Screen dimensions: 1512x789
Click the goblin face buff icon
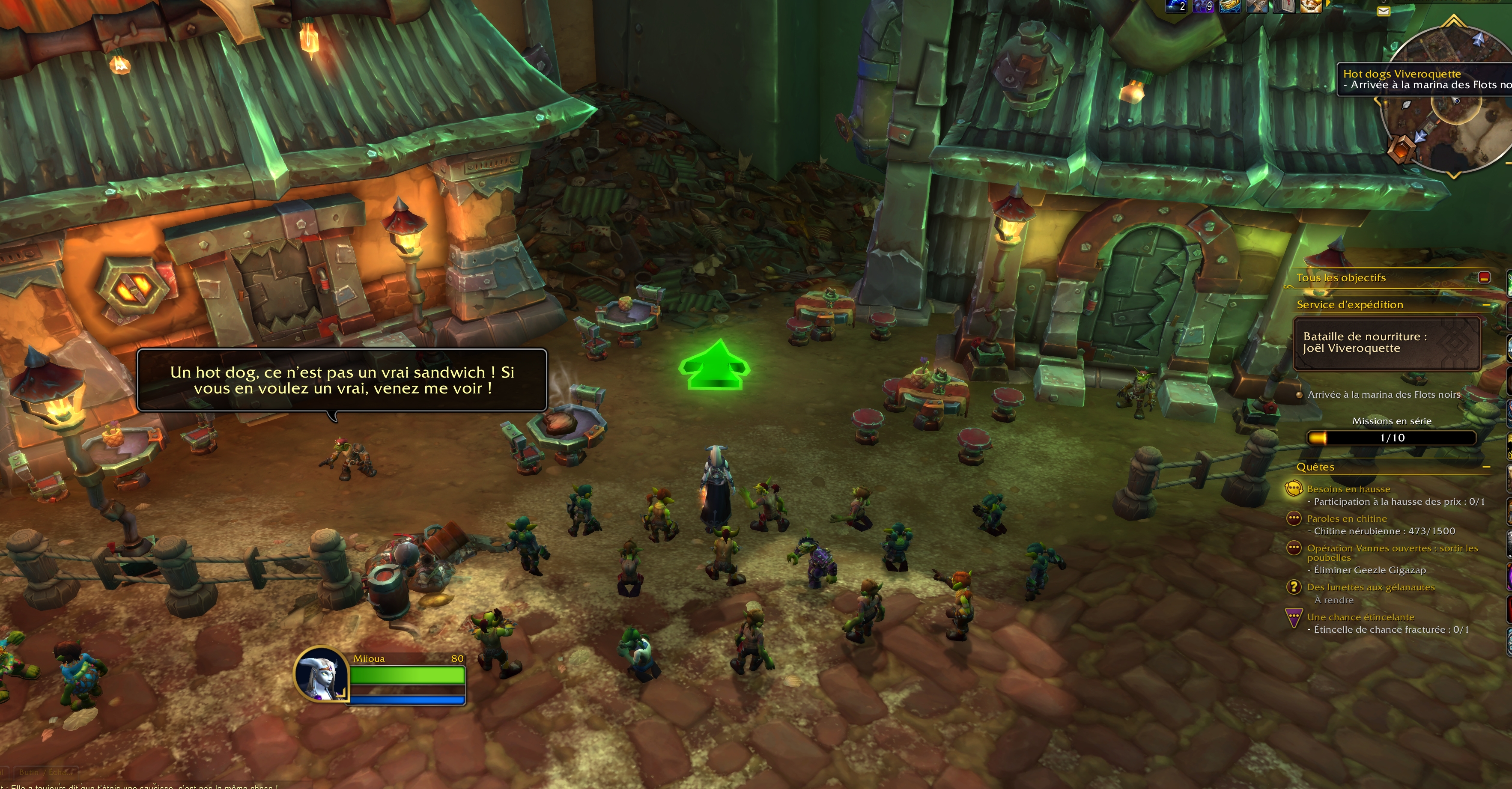point(1311,5)
